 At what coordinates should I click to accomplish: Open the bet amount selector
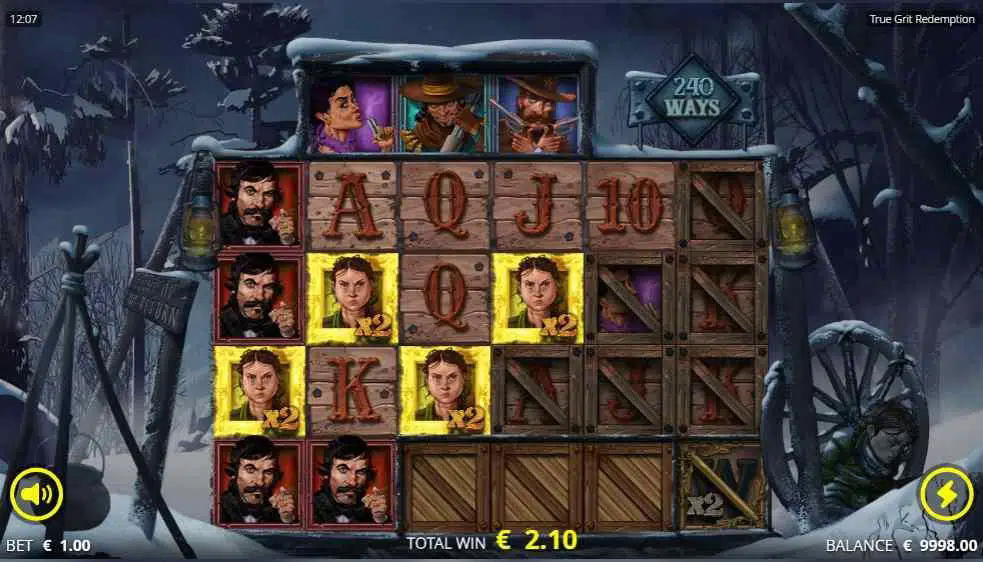[48, 546]
